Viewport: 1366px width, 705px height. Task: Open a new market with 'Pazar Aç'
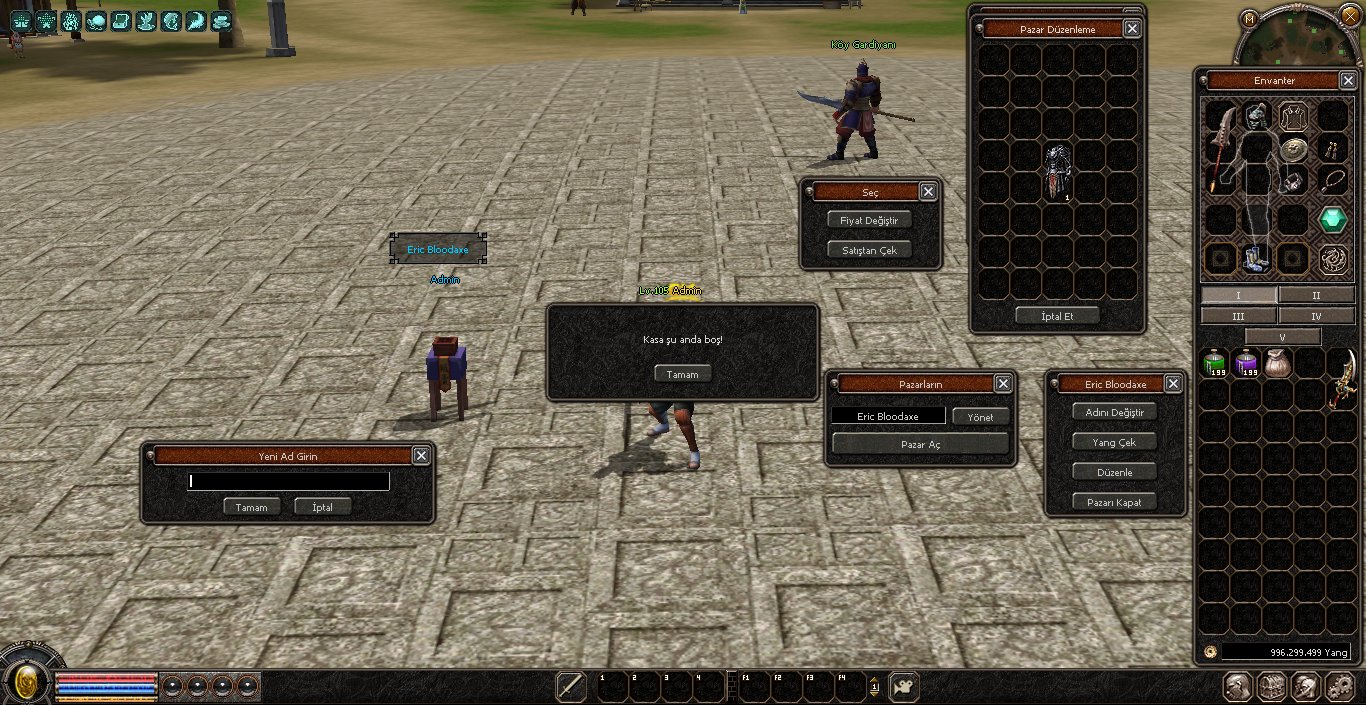coord(920,444)
